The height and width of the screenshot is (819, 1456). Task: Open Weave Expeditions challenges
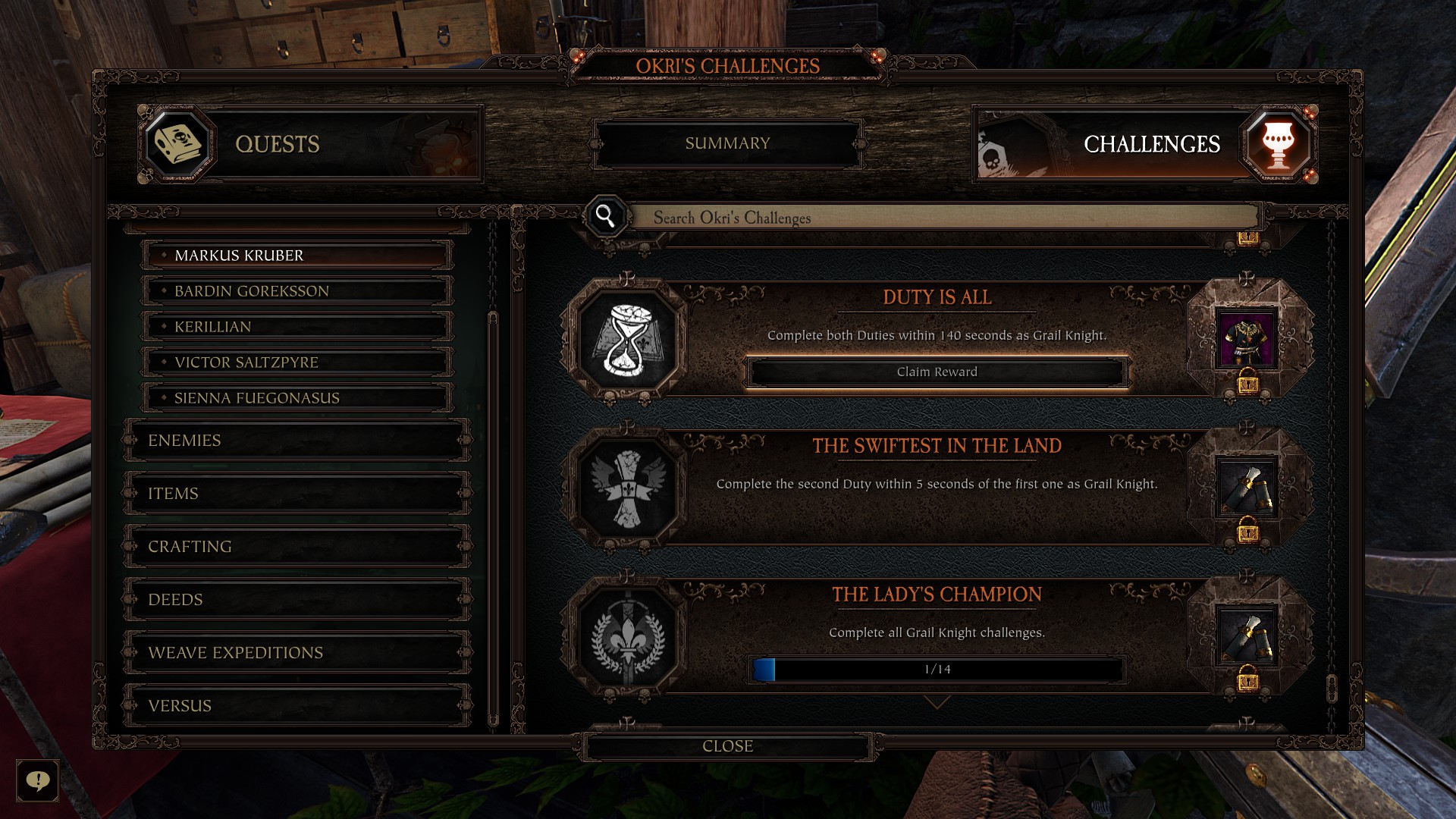point(297,653)
